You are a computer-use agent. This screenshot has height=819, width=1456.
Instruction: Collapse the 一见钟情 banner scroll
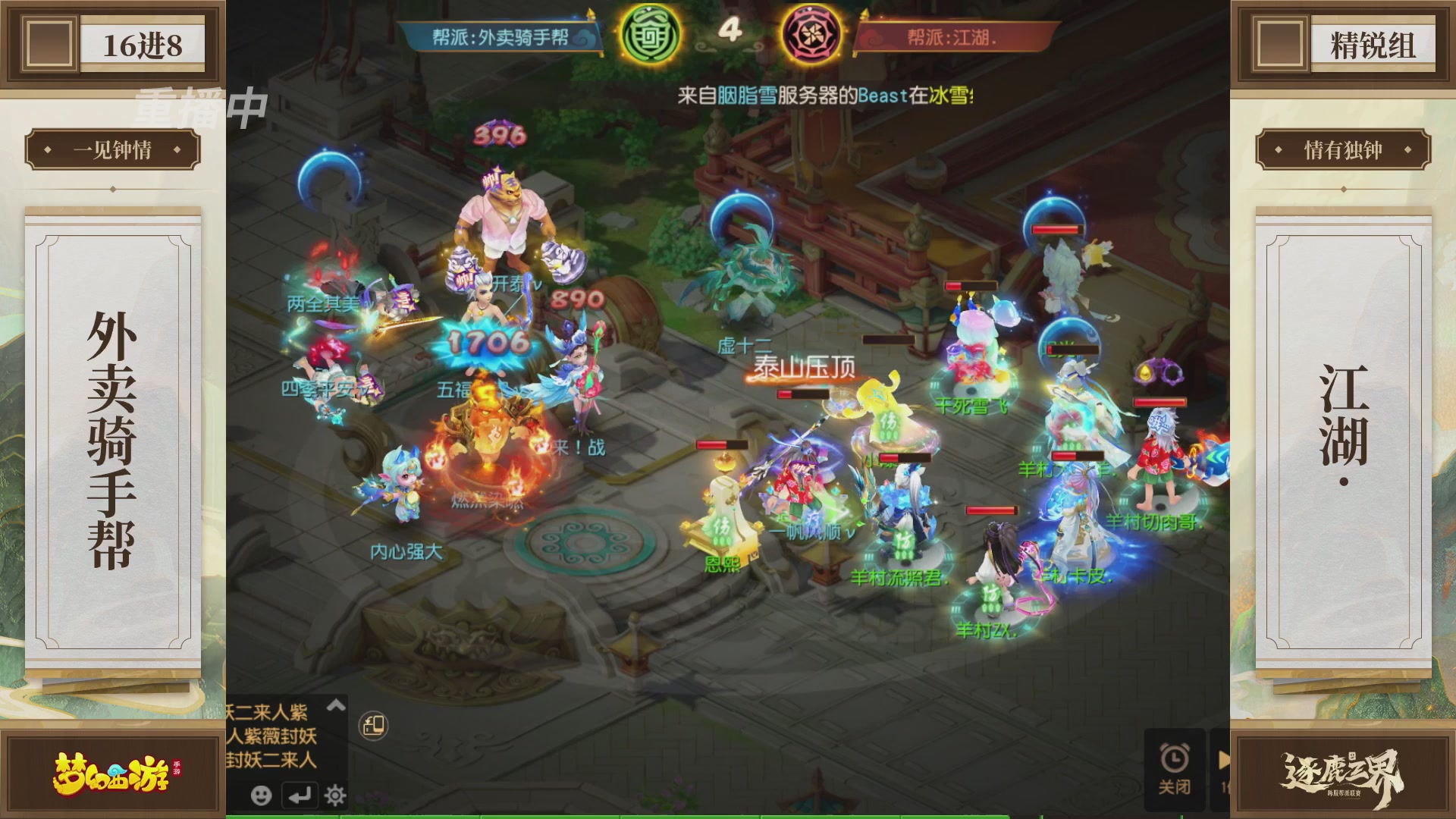point(114,149)
